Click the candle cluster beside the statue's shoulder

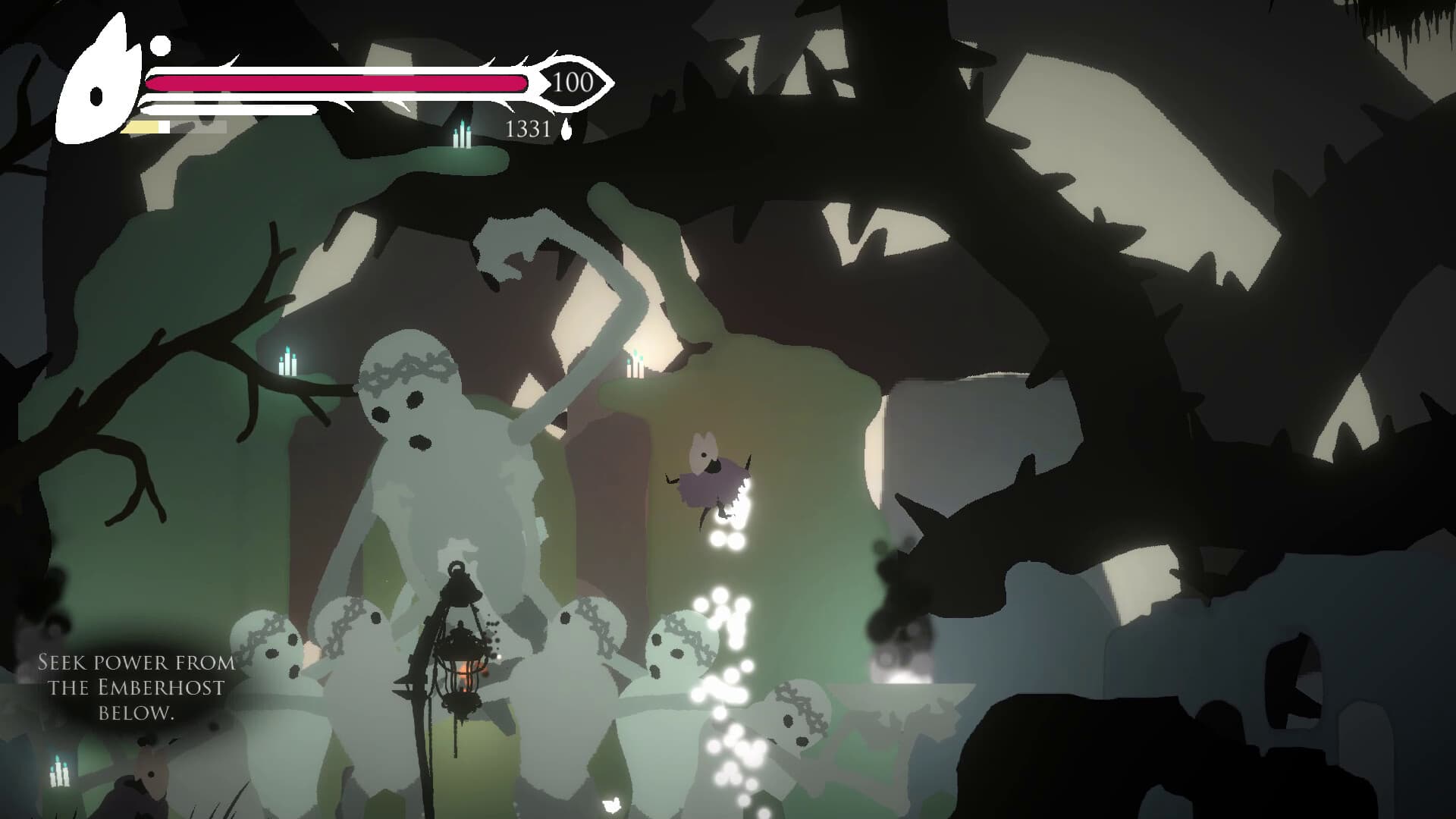coord(635,368)
